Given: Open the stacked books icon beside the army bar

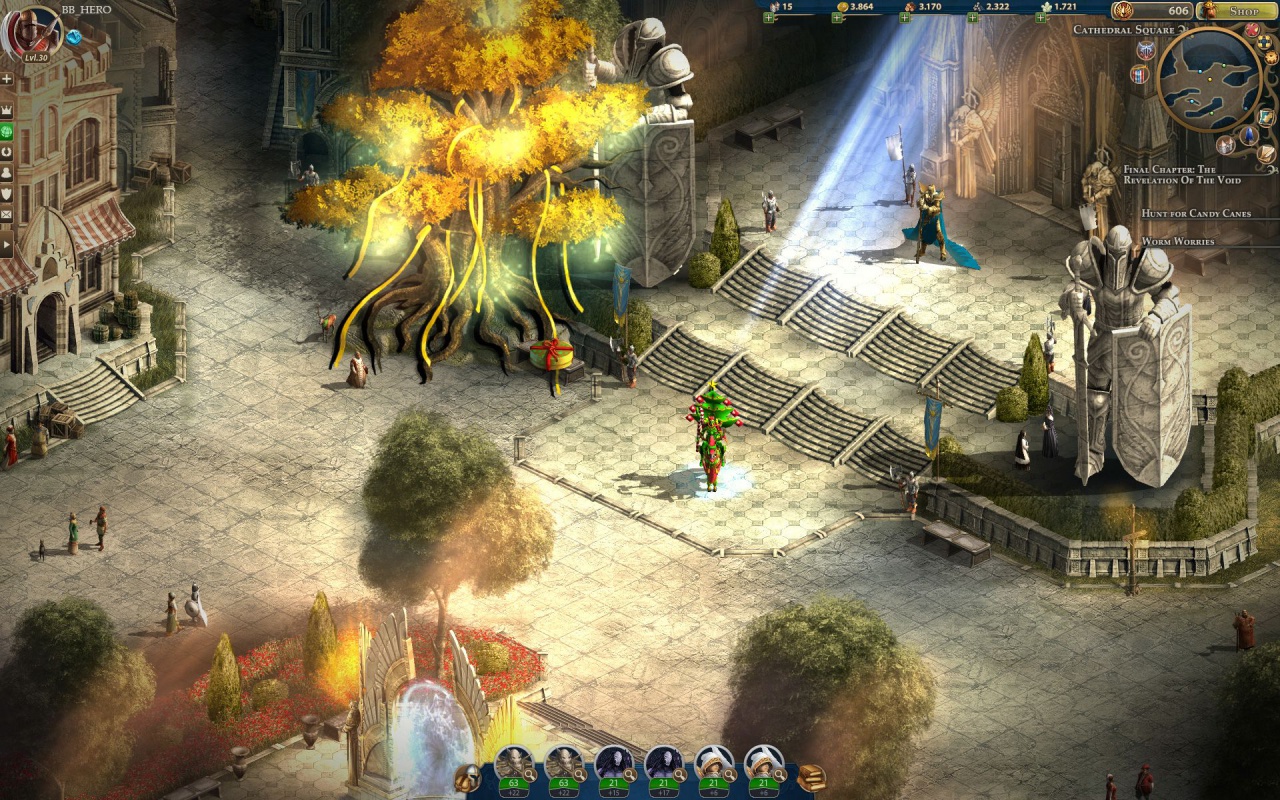Looking at the screenshot, I should [x=811, y=777].
